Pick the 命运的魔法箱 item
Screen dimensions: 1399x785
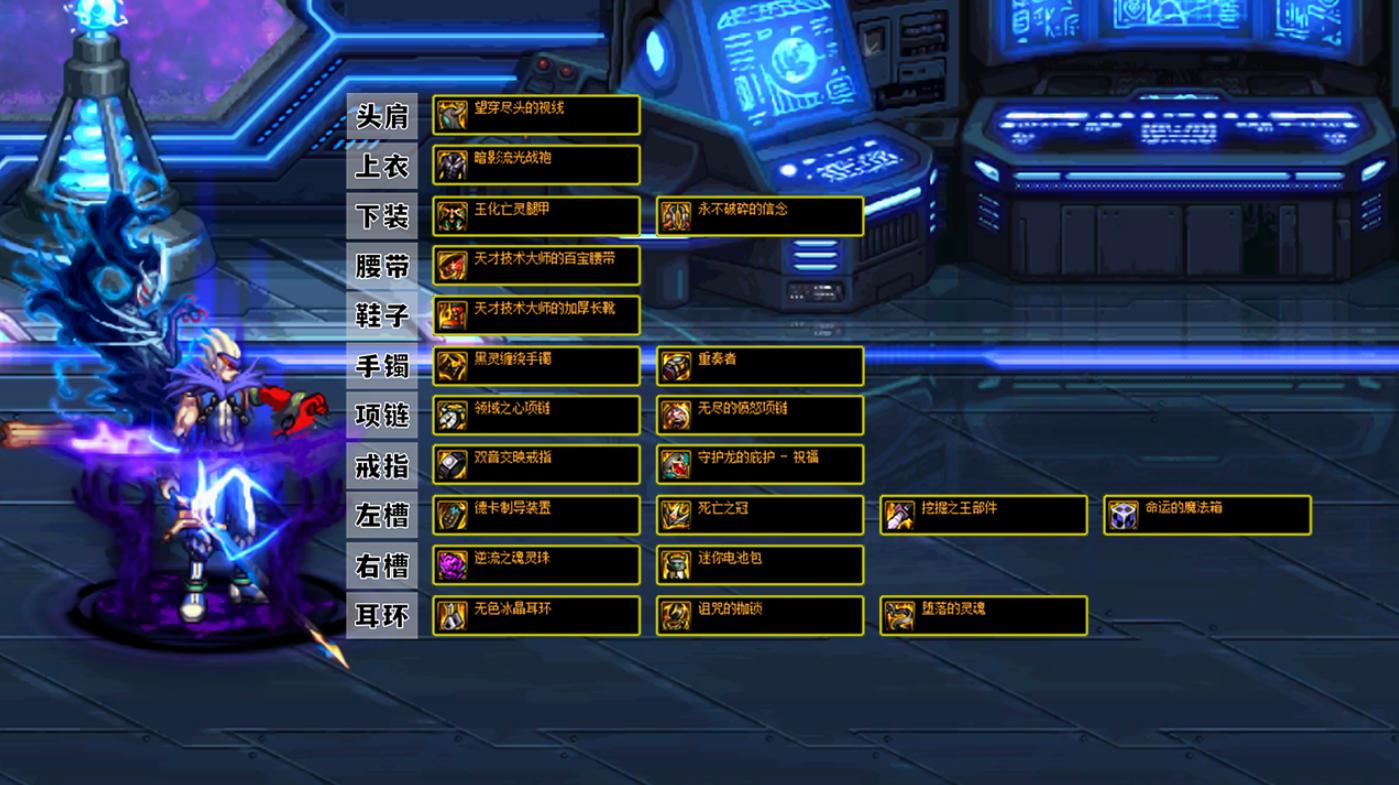click(1207, 515)
